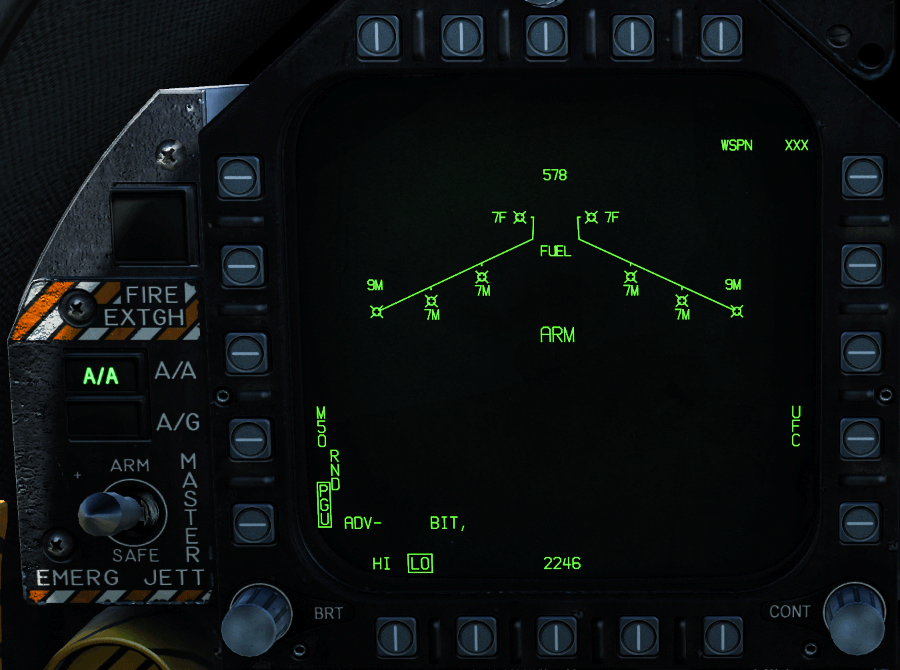Hit the EMERG JETT button
Image resolution: width=900 pixels, height=670 pixels.
(118, 578)
